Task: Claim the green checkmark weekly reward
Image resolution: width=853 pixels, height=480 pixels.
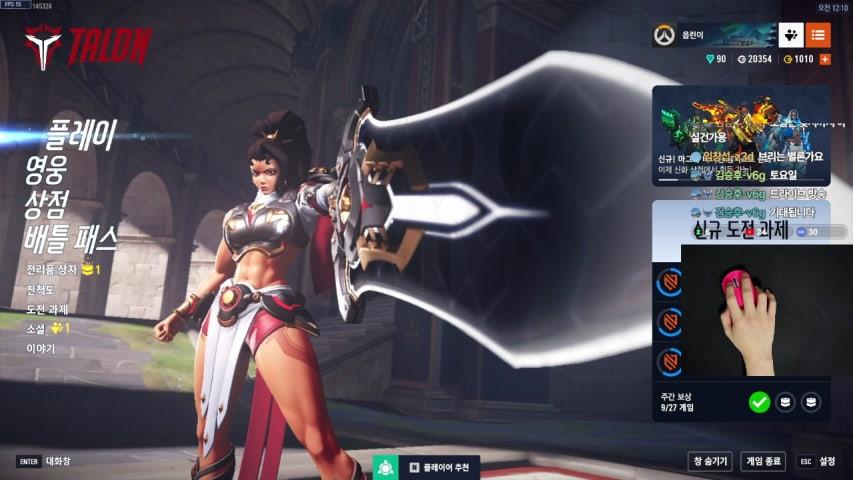Action: (x=759, y=402)
